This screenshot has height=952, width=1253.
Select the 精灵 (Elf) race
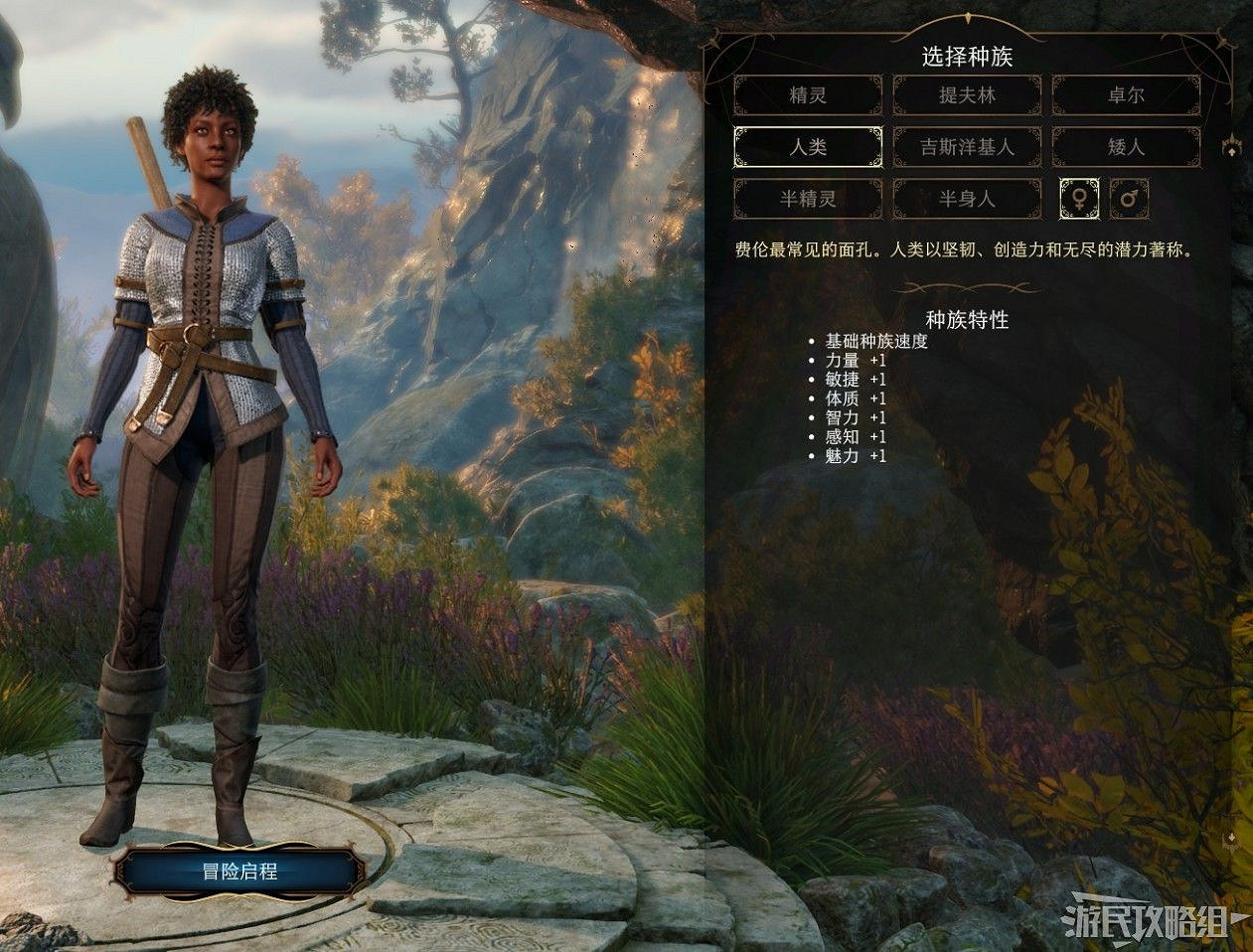[808, 95]
